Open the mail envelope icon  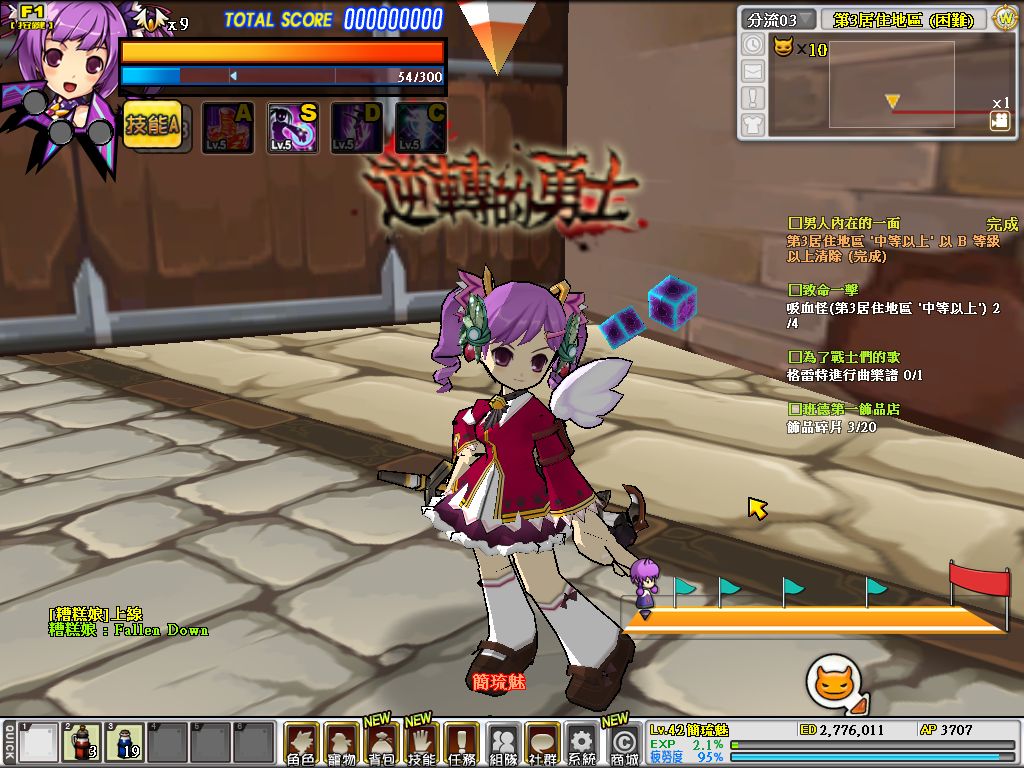click(752, 71)
